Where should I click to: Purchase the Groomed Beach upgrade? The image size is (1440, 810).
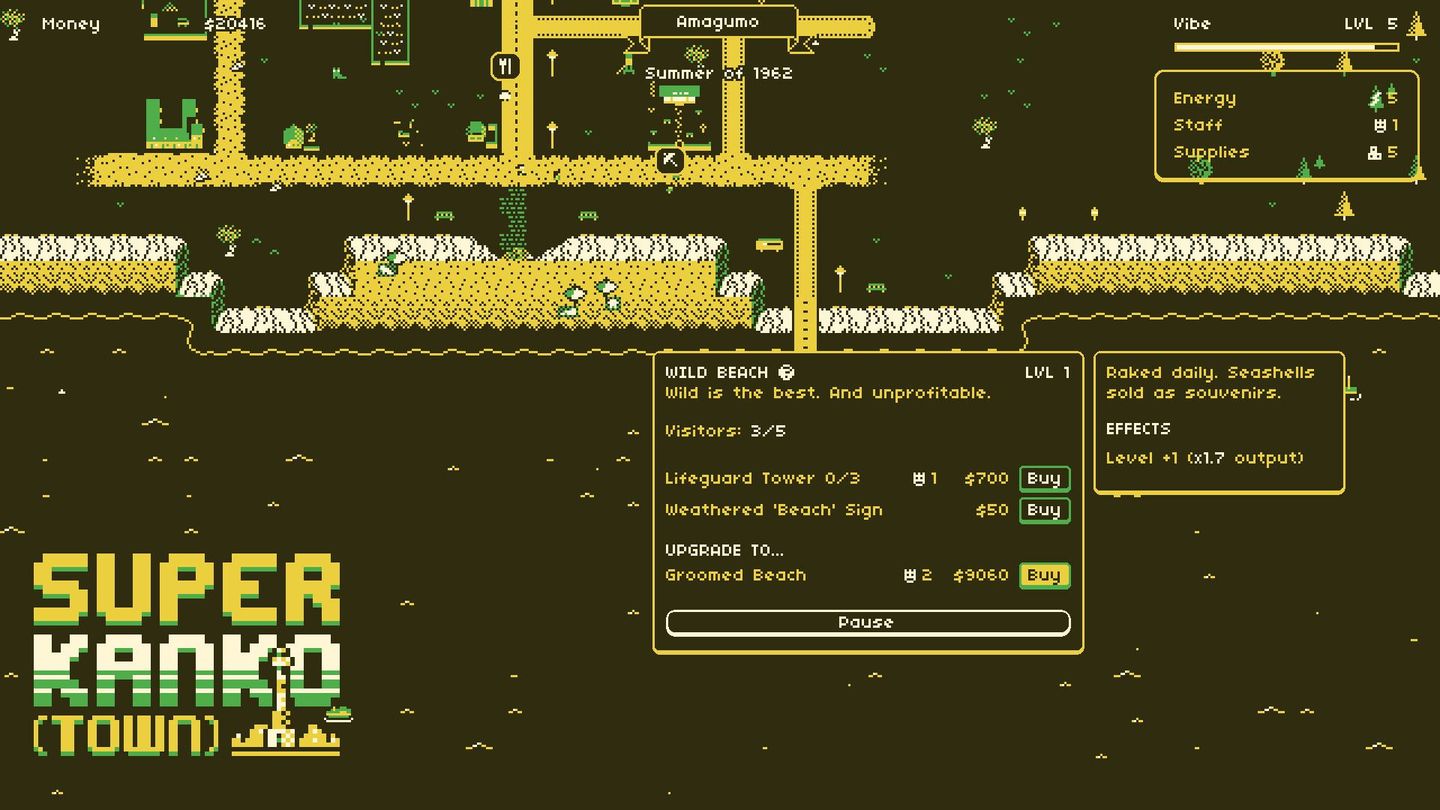pyautogui.click(x=1044, y=575)
